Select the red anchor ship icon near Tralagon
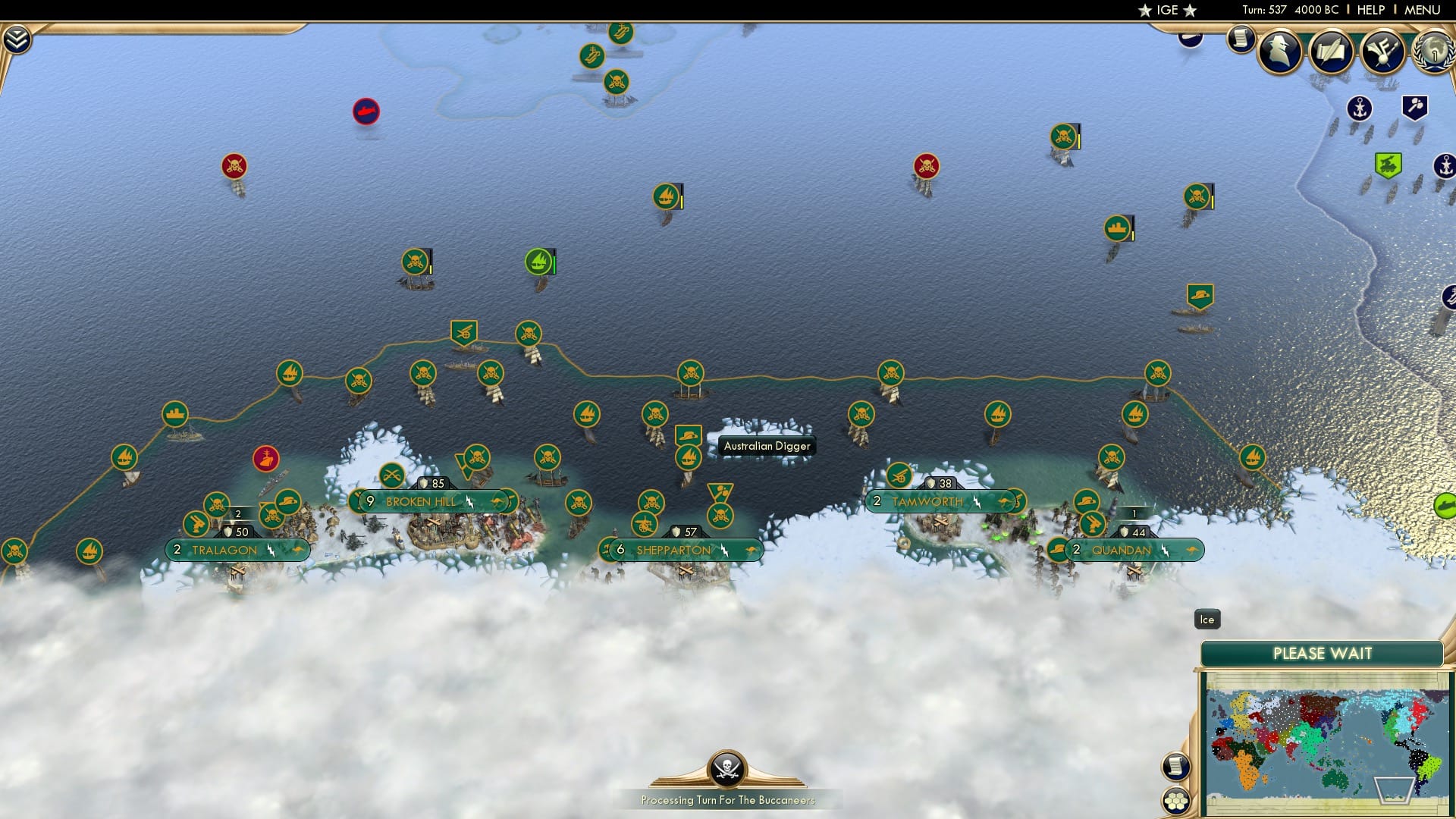 click(265, 459)
